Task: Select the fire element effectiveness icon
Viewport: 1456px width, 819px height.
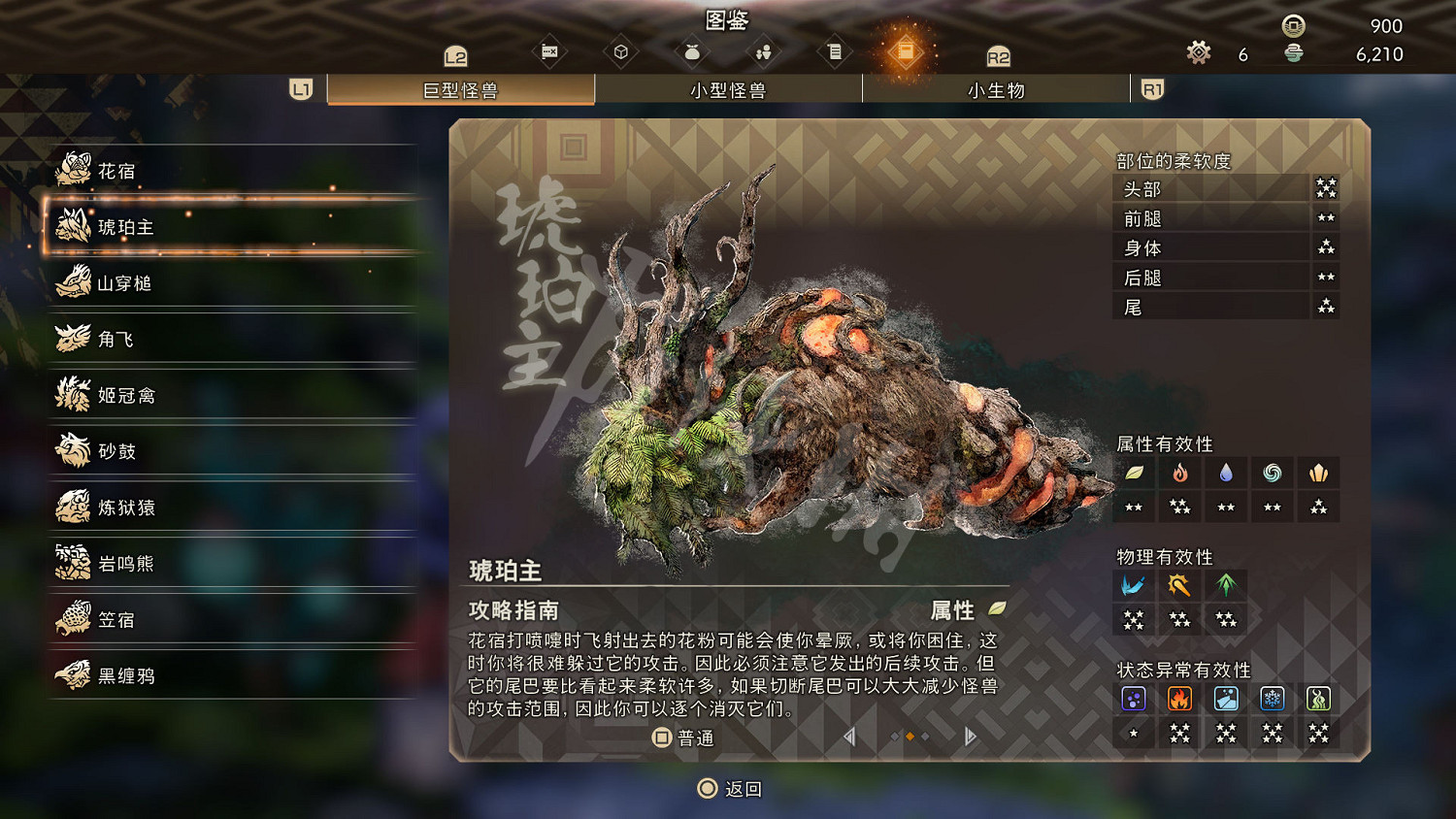Action: tap(1179, 474)
